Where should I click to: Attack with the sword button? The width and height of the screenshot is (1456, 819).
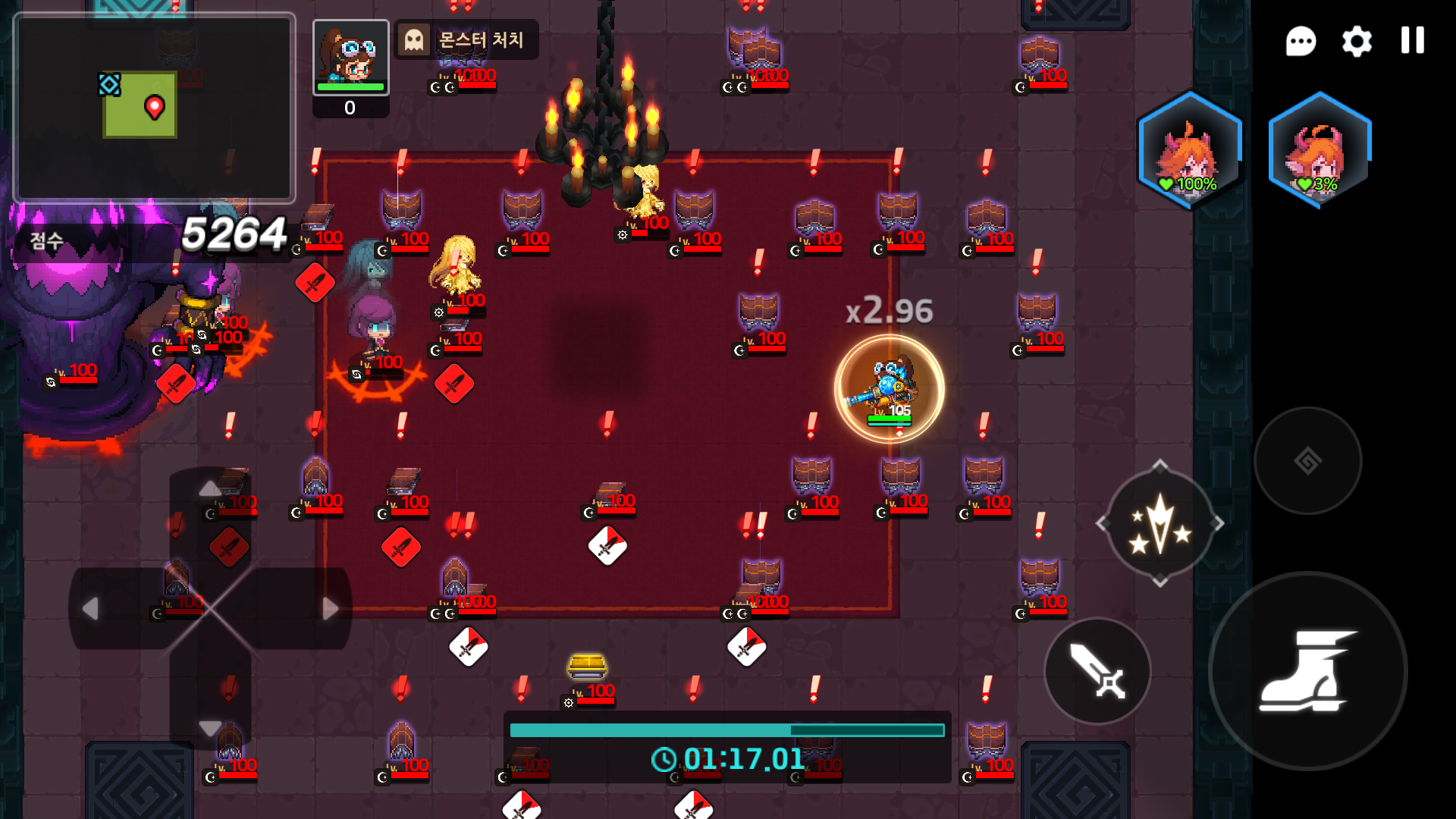(x=1097, y=671)
